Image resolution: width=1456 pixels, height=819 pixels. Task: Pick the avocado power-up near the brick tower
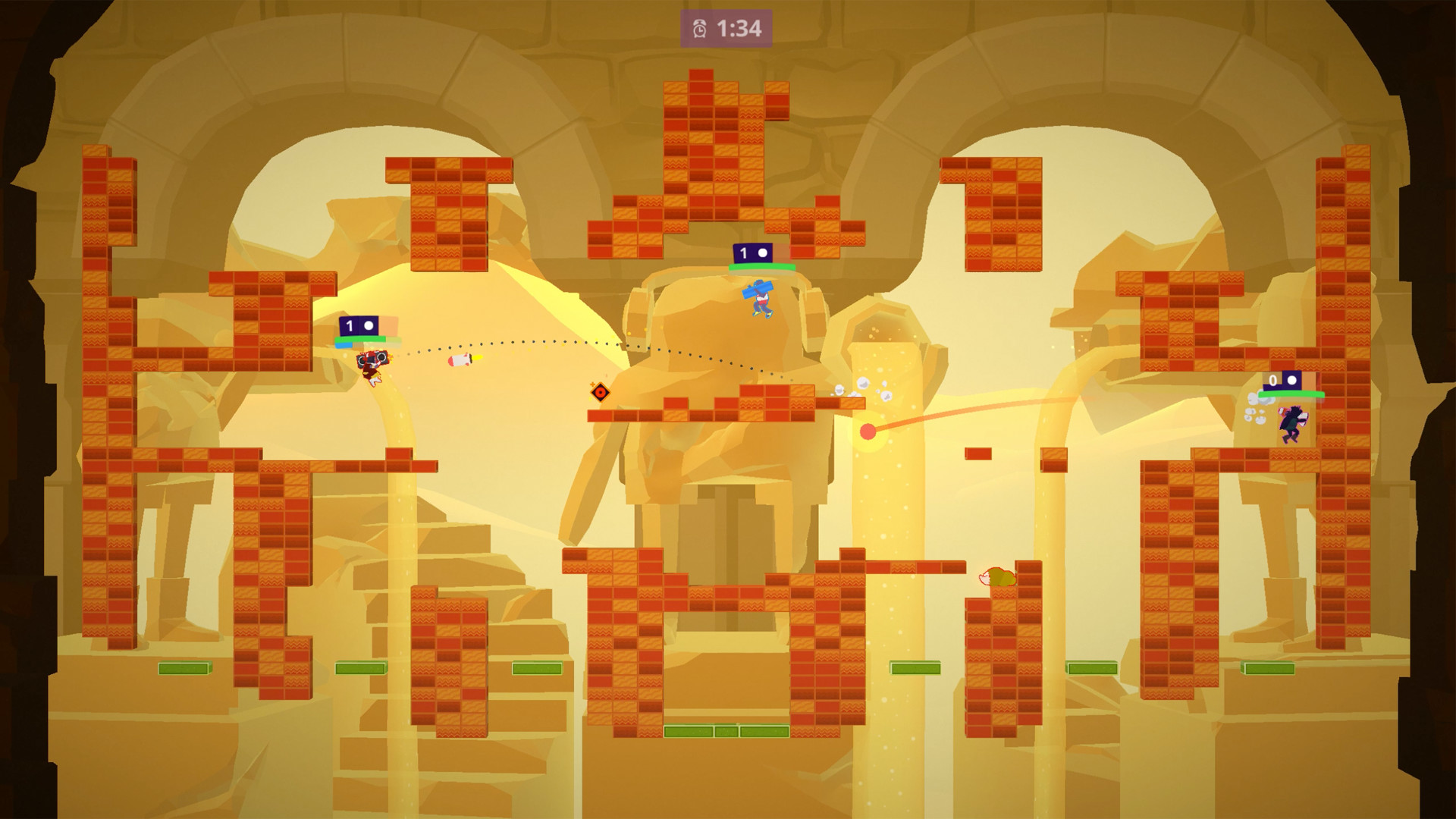[x=999, y=577]
